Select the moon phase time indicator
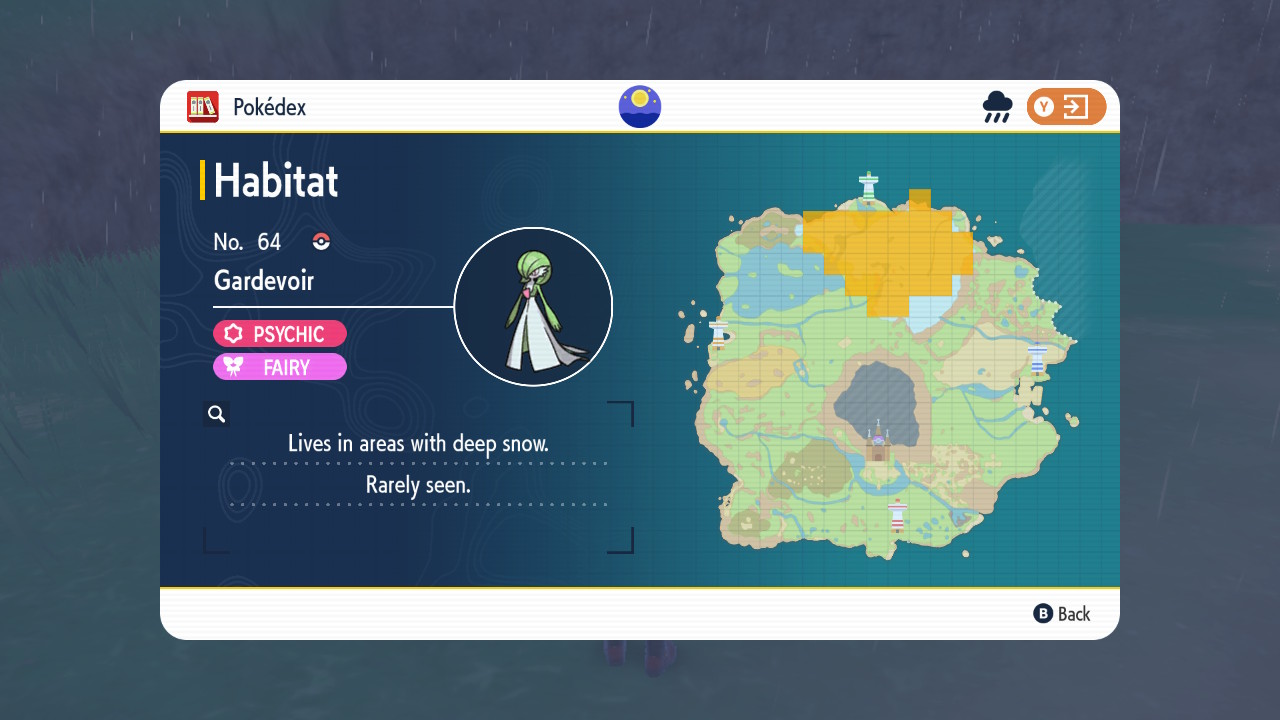The width and height of the screenshot is (1280, 720). point(639,106)
